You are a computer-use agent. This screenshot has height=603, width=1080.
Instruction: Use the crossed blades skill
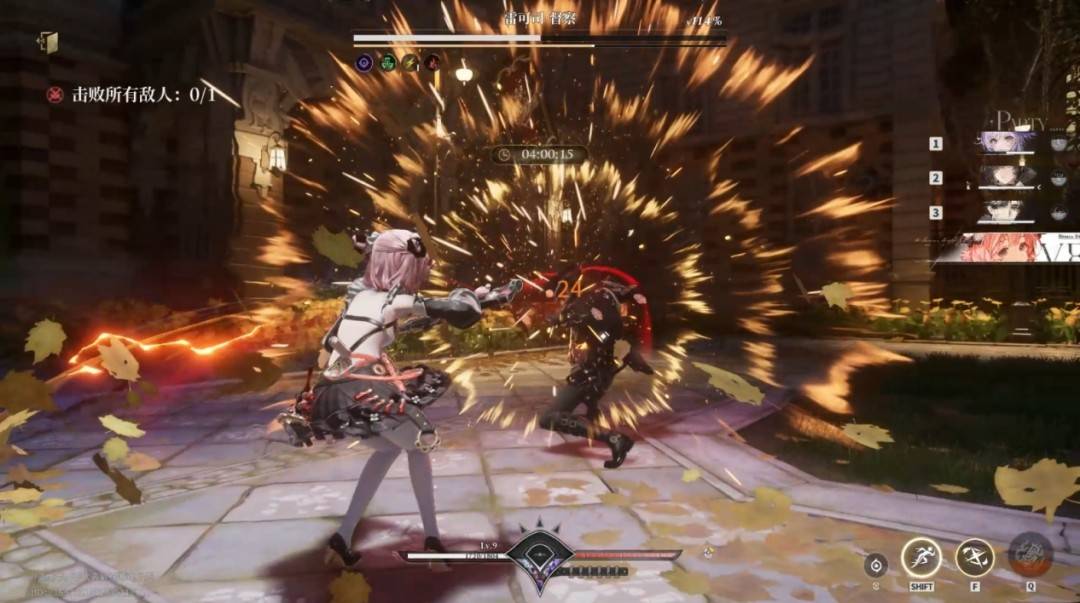tap(974, 557)
